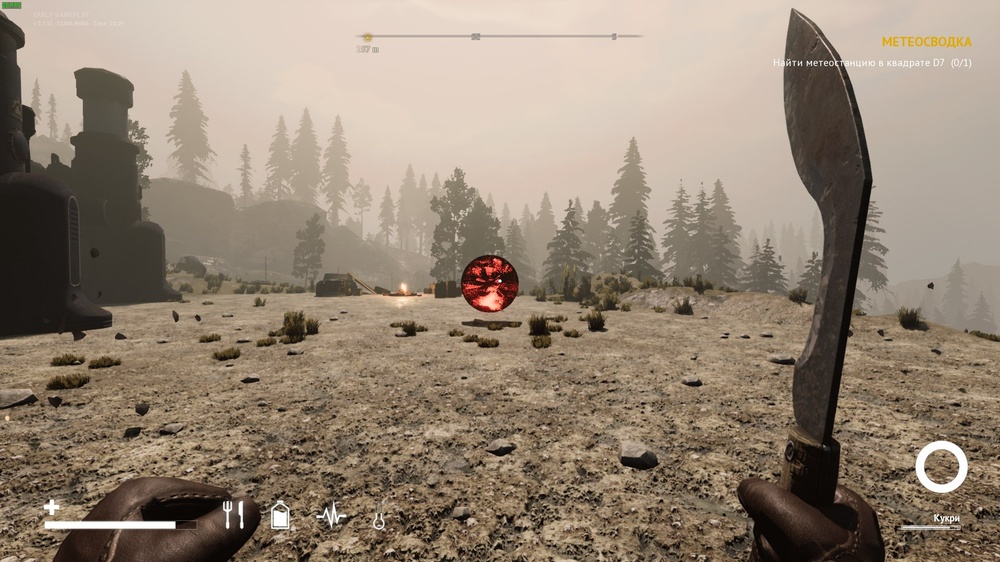This screenshot has height=562, width=1000.
Task: Check the fork and knife hunger icon
Action: [233, 515]
